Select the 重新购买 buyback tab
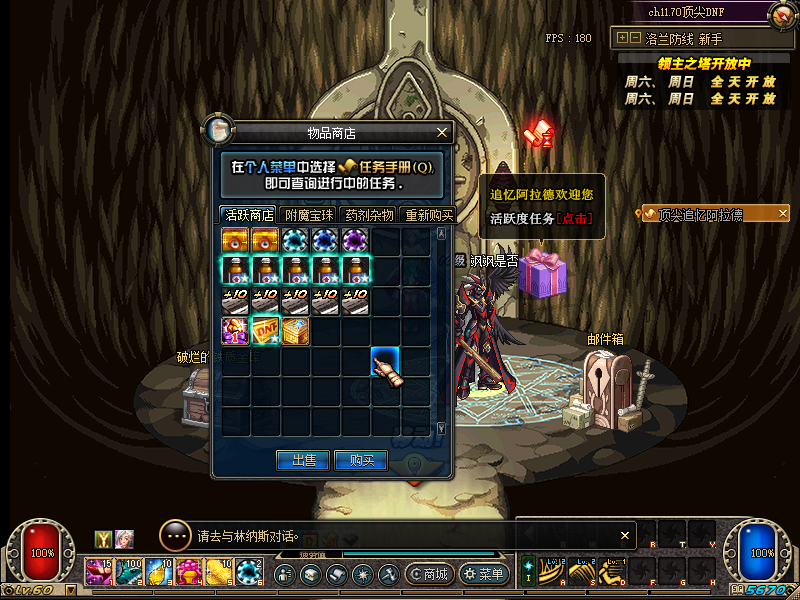Screen dimensions: 800x600 428,215
